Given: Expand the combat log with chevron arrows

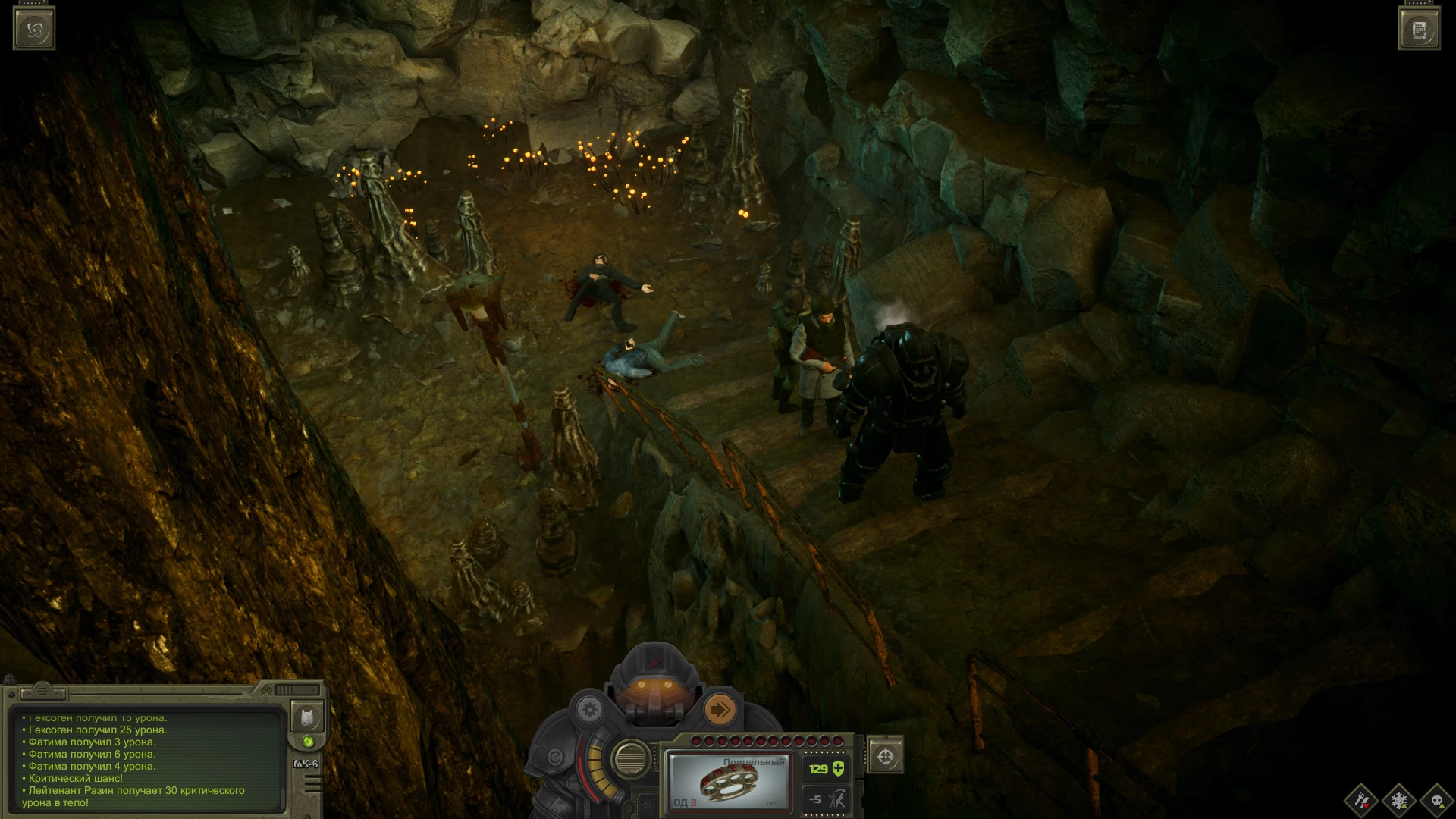Looking at the screenshot, I should click(266, 690).
